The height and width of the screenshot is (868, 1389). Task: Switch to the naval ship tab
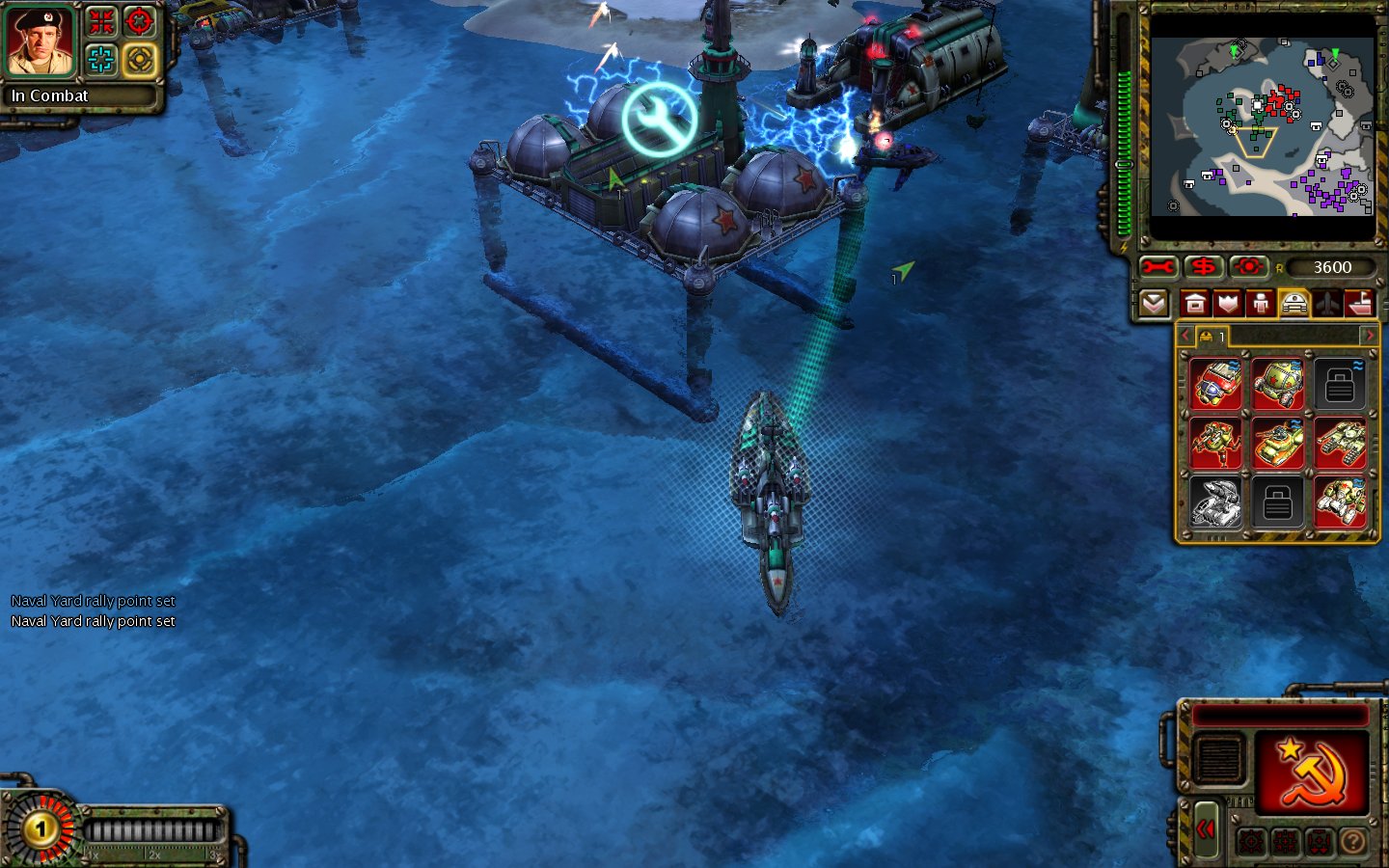[1360, 305]
